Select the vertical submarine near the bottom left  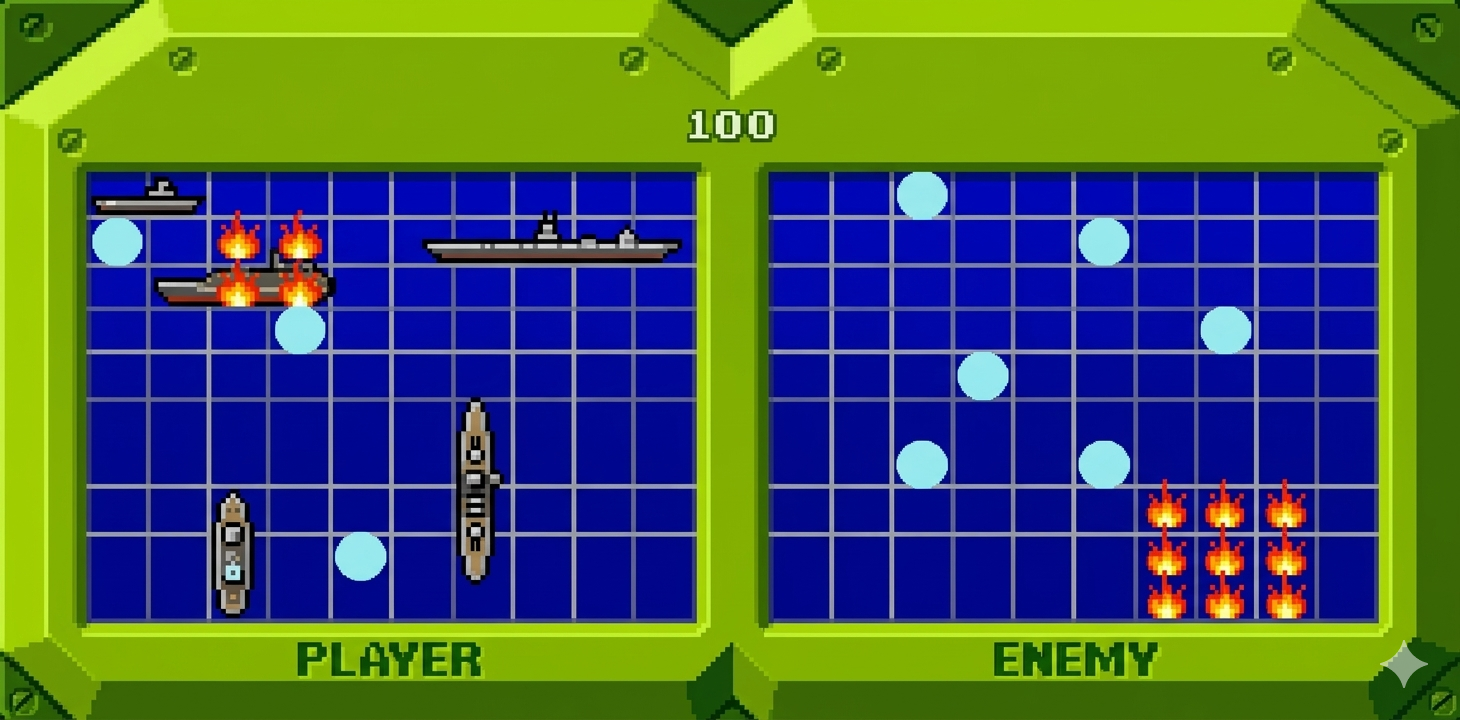click(x=233, y=552)
